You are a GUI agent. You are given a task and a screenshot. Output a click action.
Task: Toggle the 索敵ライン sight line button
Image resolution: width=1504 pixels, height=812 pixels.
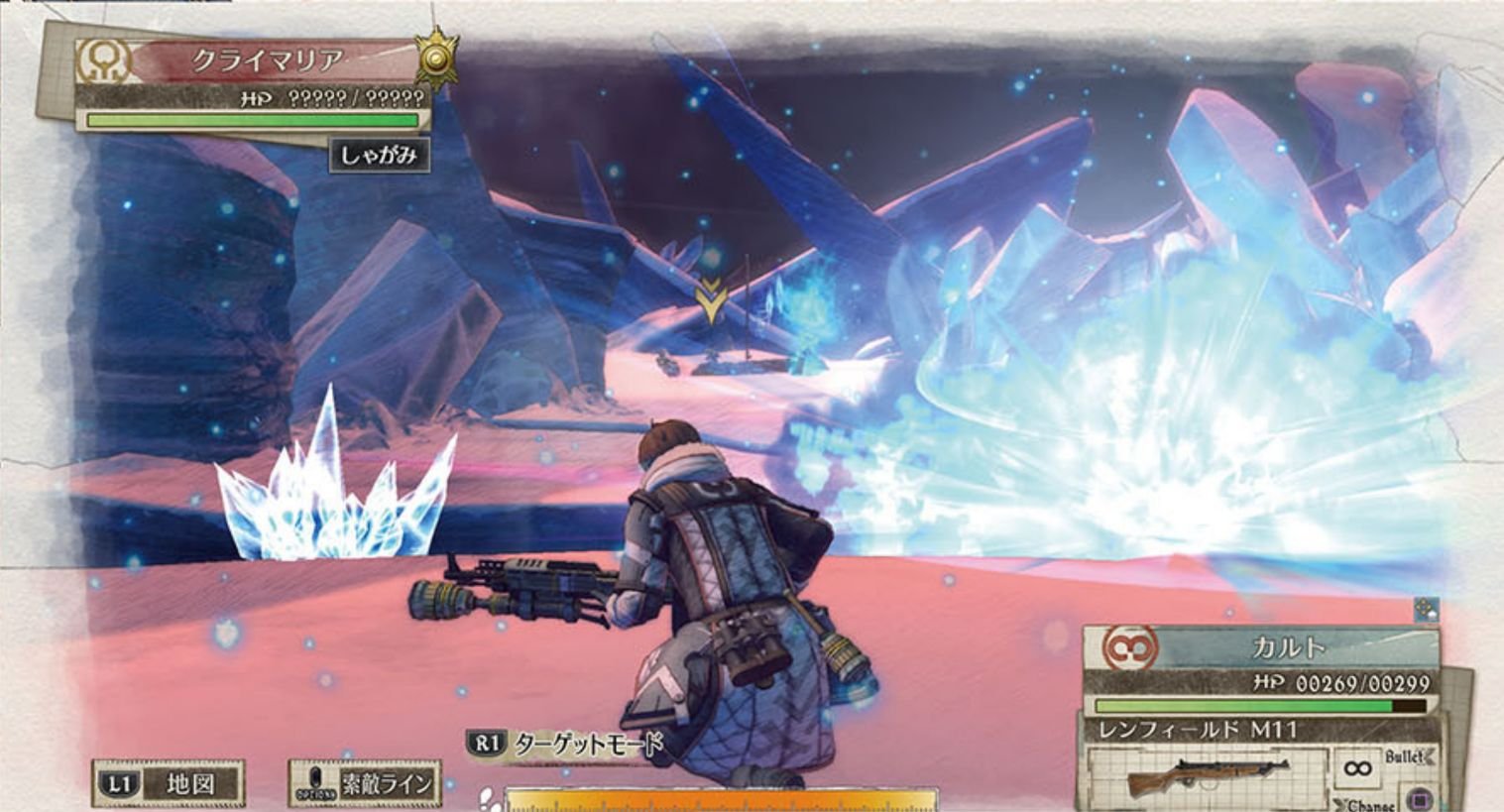365,784
